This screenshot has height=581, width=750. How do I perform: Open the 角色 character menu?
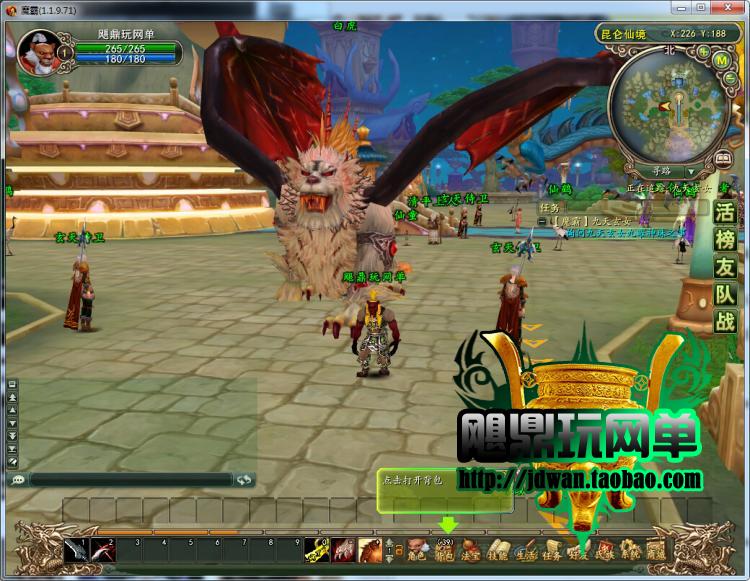pos(416,551)
